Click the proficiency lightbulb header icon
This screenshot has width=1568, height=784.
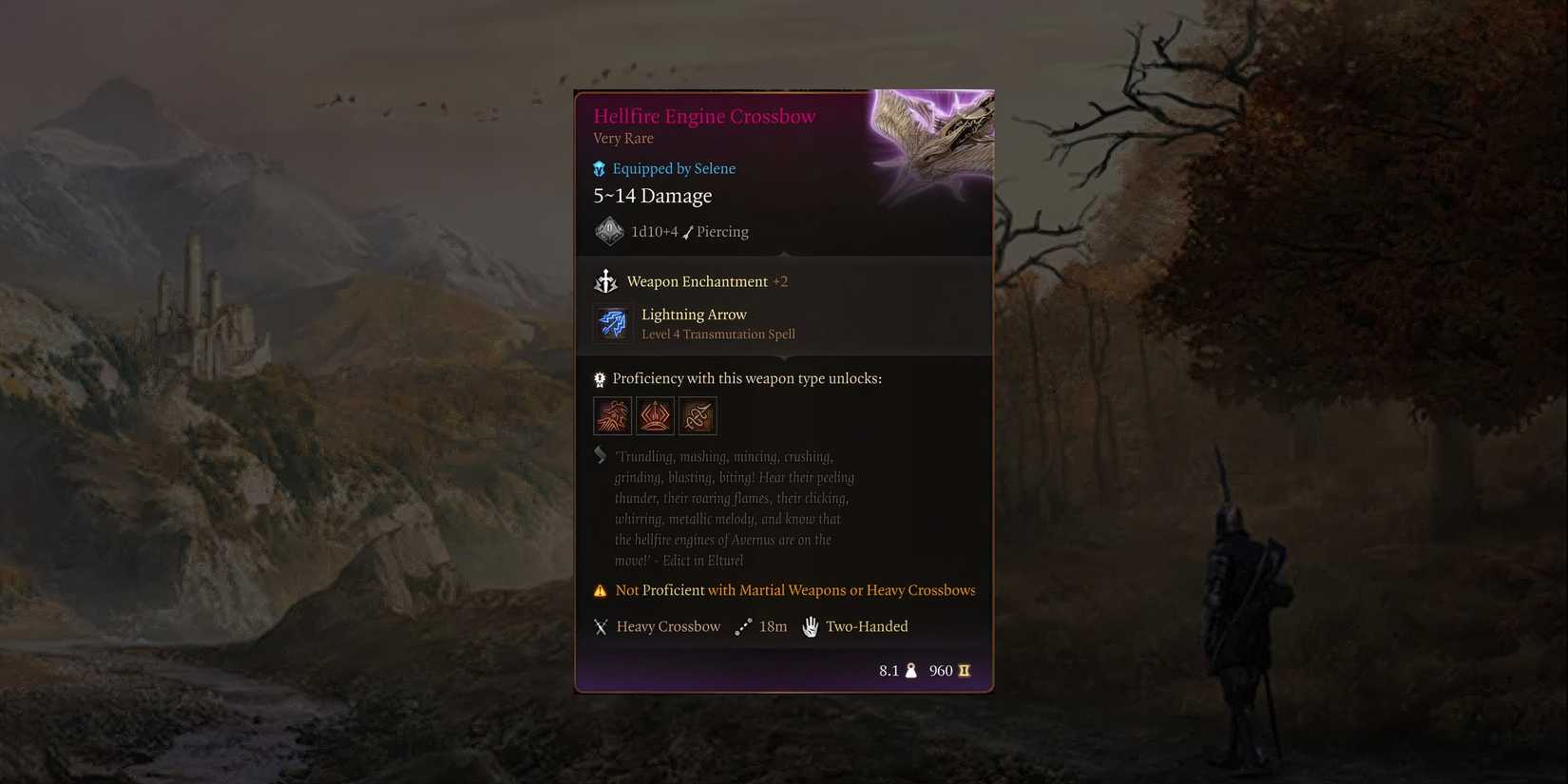pyautogui.click(x=600, y=378)
